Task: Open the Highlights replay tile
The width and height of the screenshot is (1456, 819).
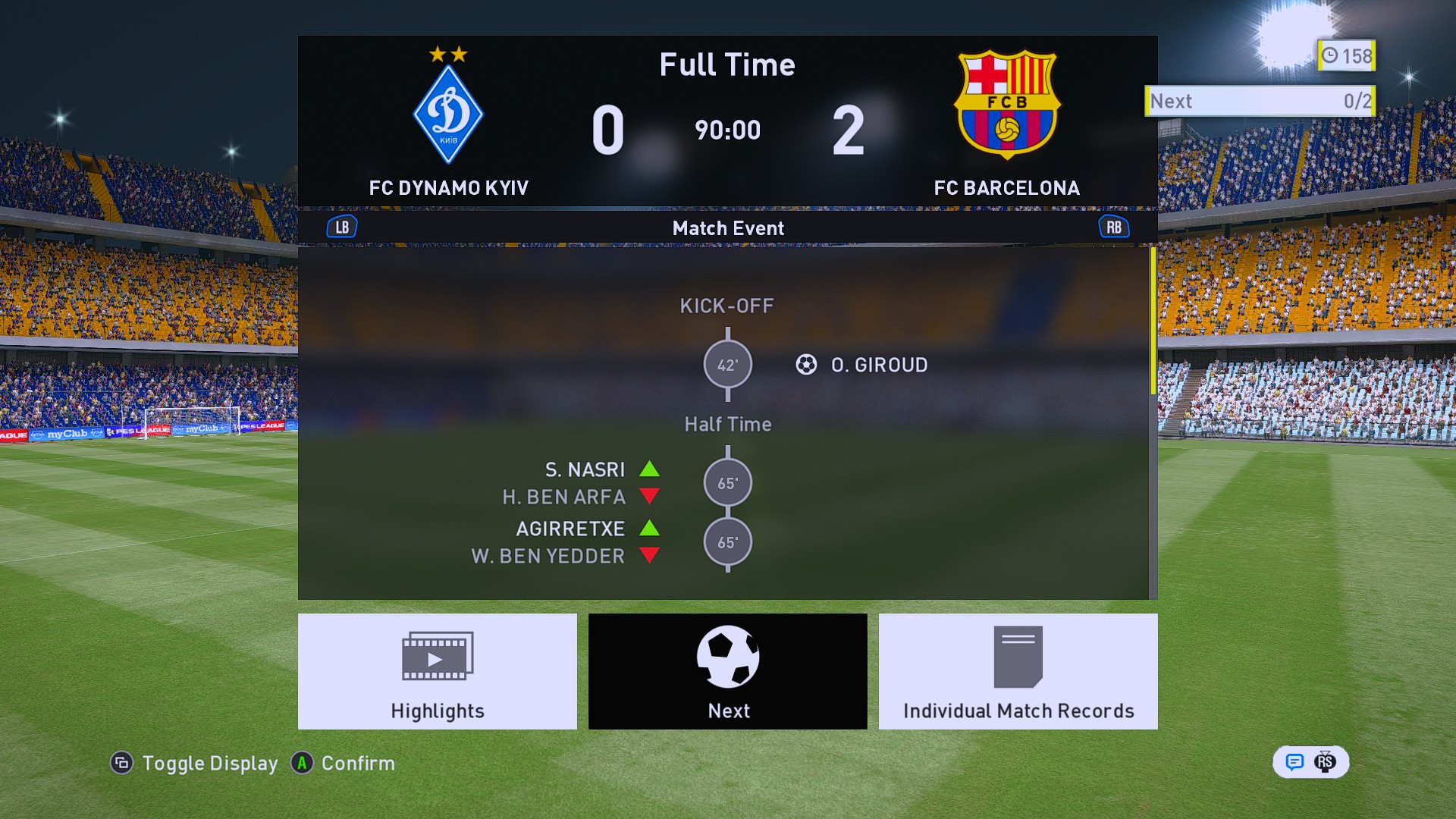Action: [437, 671]
